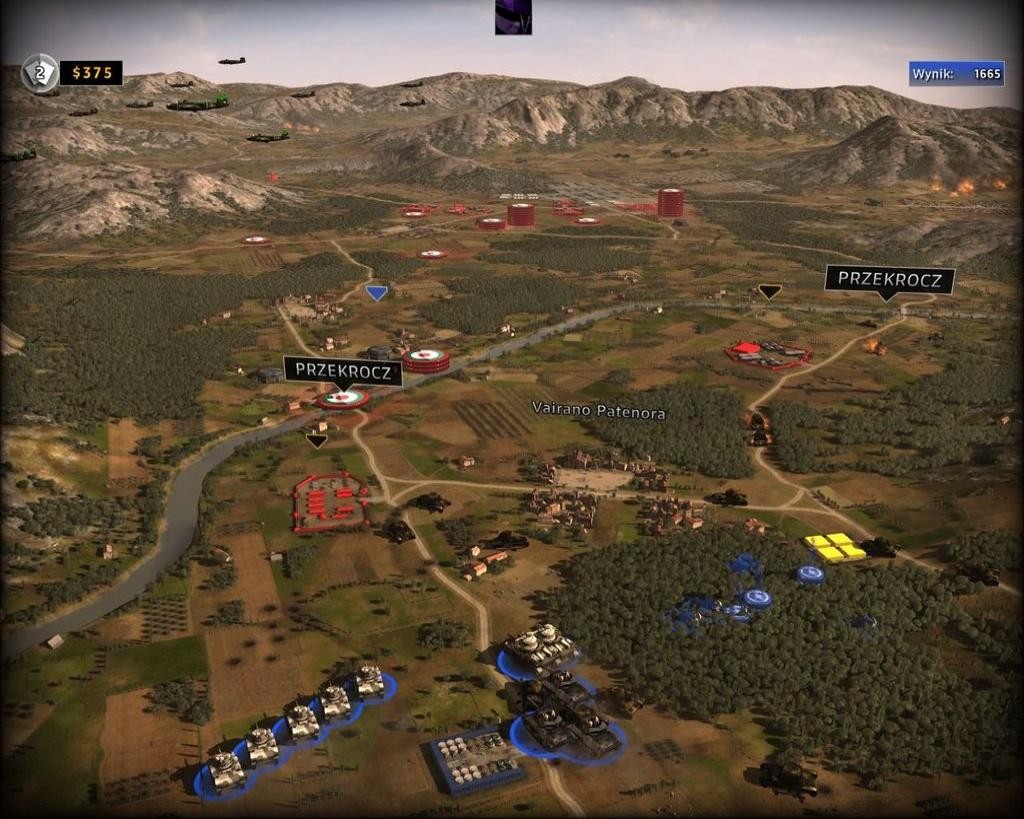
Task: Select the PRZEKROCZ label above the river bullseye
Action: (343, 371)
